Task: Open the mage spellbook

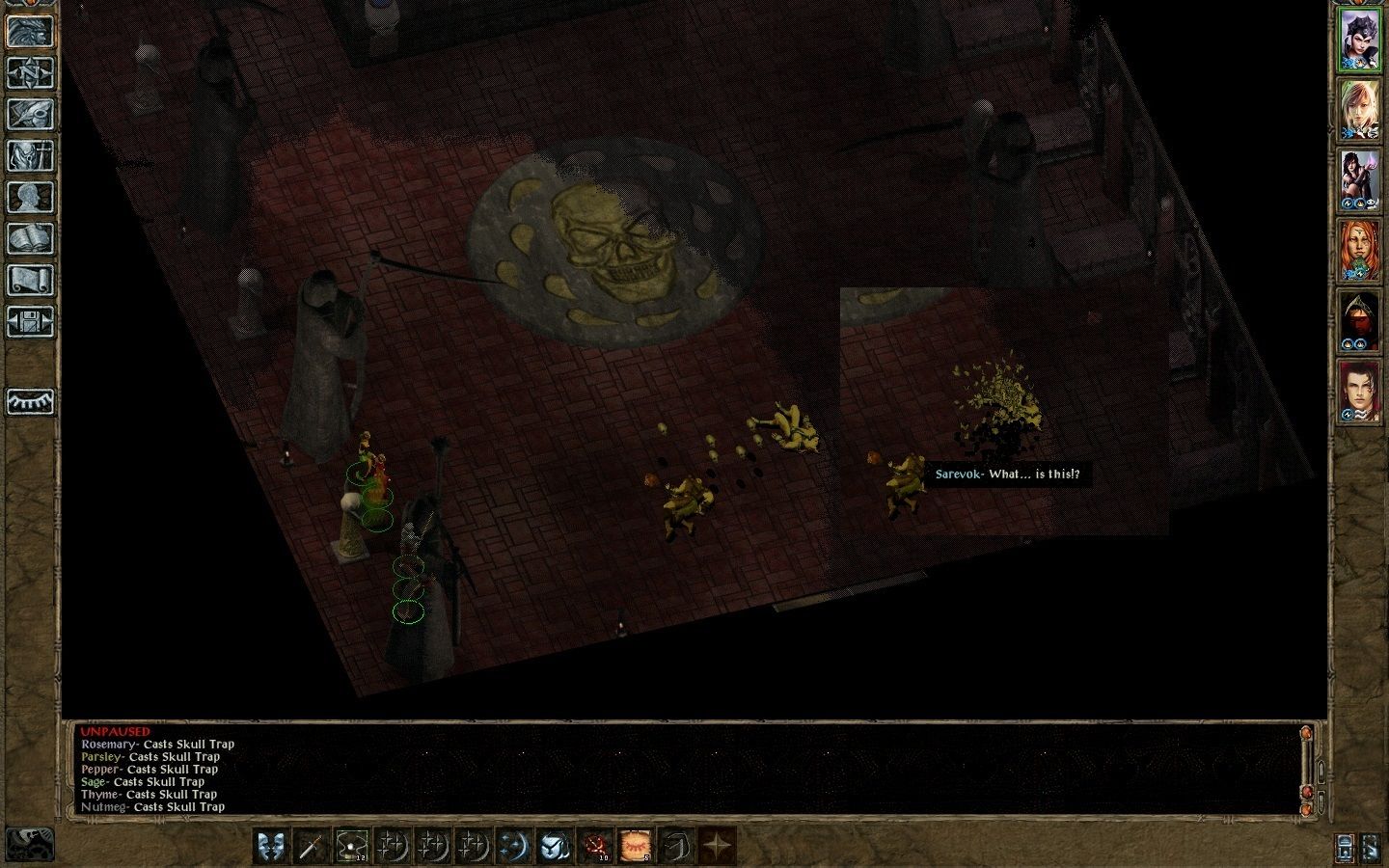Action: (x=30, y=238)
